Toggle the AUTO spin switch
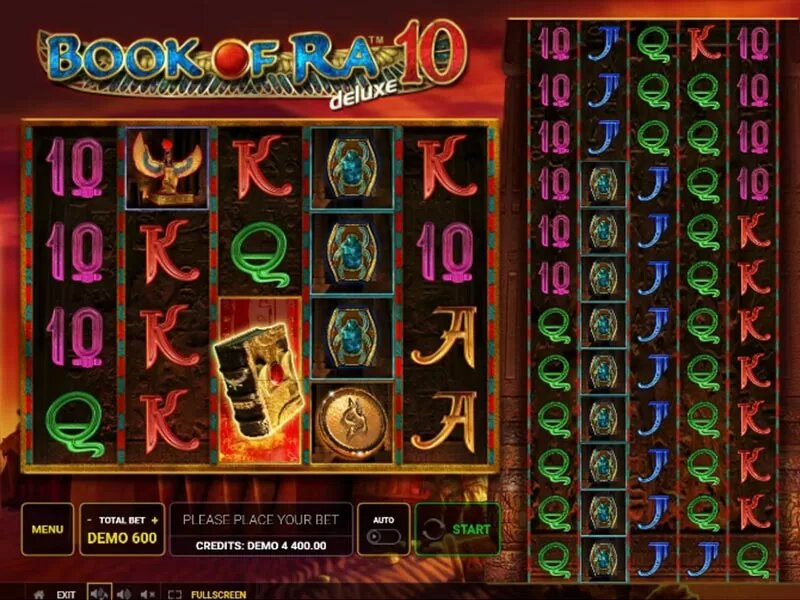This screenshot has width=800, height=600. coord(383,536)
